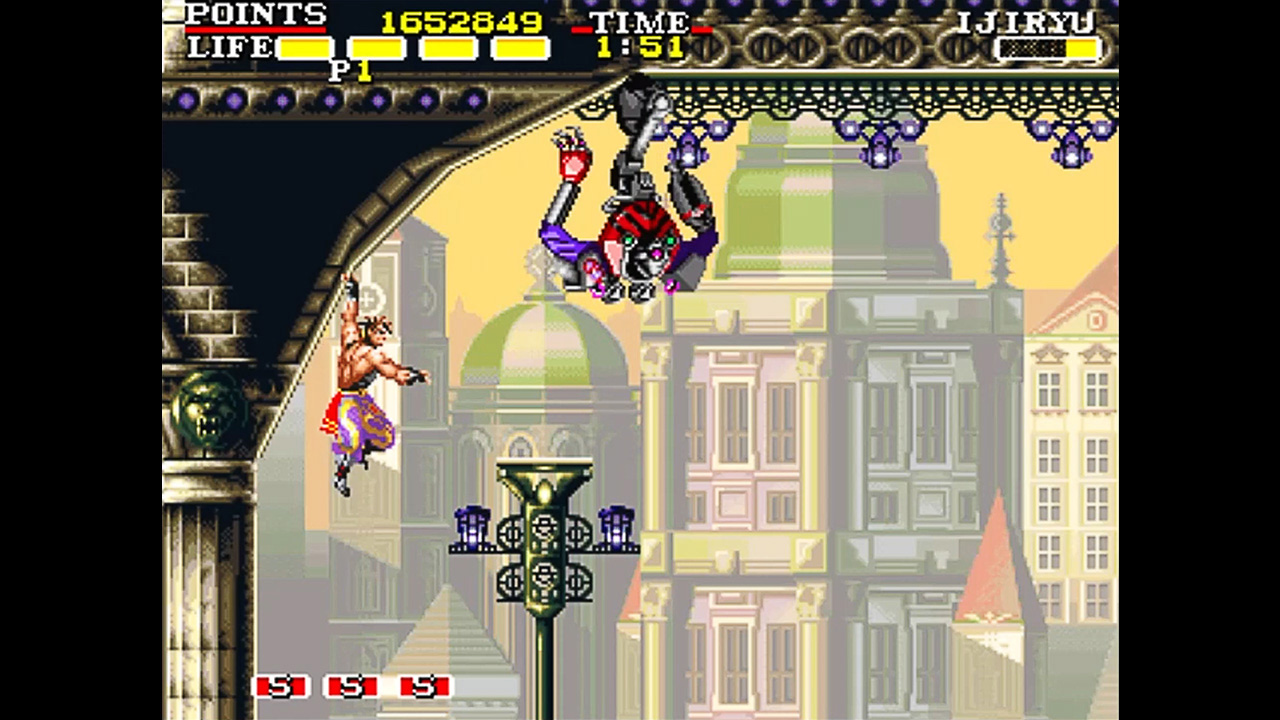Toggle the last yellow LIFE segment
This screenshot has width=1280, height=720.
coord(518,47)
